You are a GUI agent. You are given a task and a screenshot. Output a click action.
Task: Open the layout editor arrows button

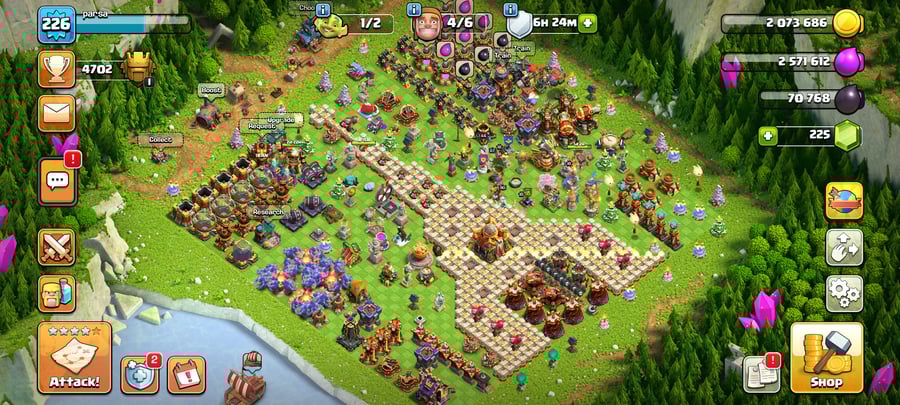point(844,247)
